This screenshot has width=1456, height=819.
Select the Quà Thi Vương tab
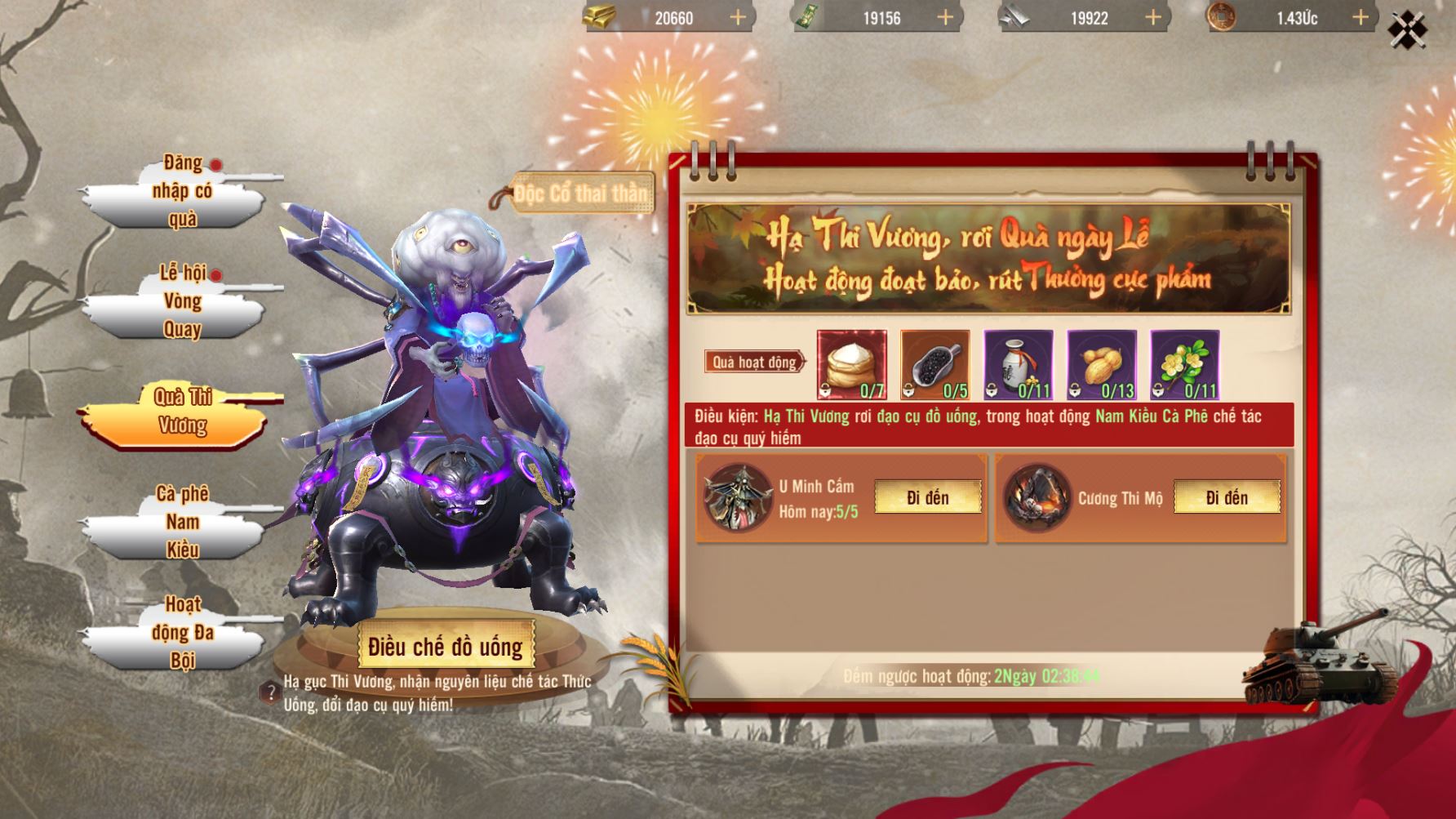(181, 412)
